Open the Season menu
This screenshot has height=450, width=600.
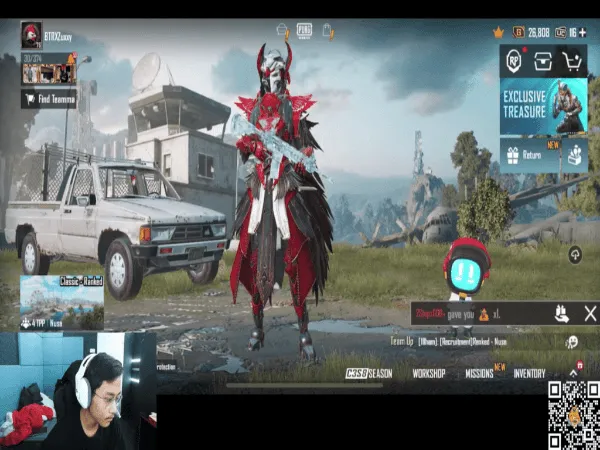pyautogui.click(x=370, y=373)
